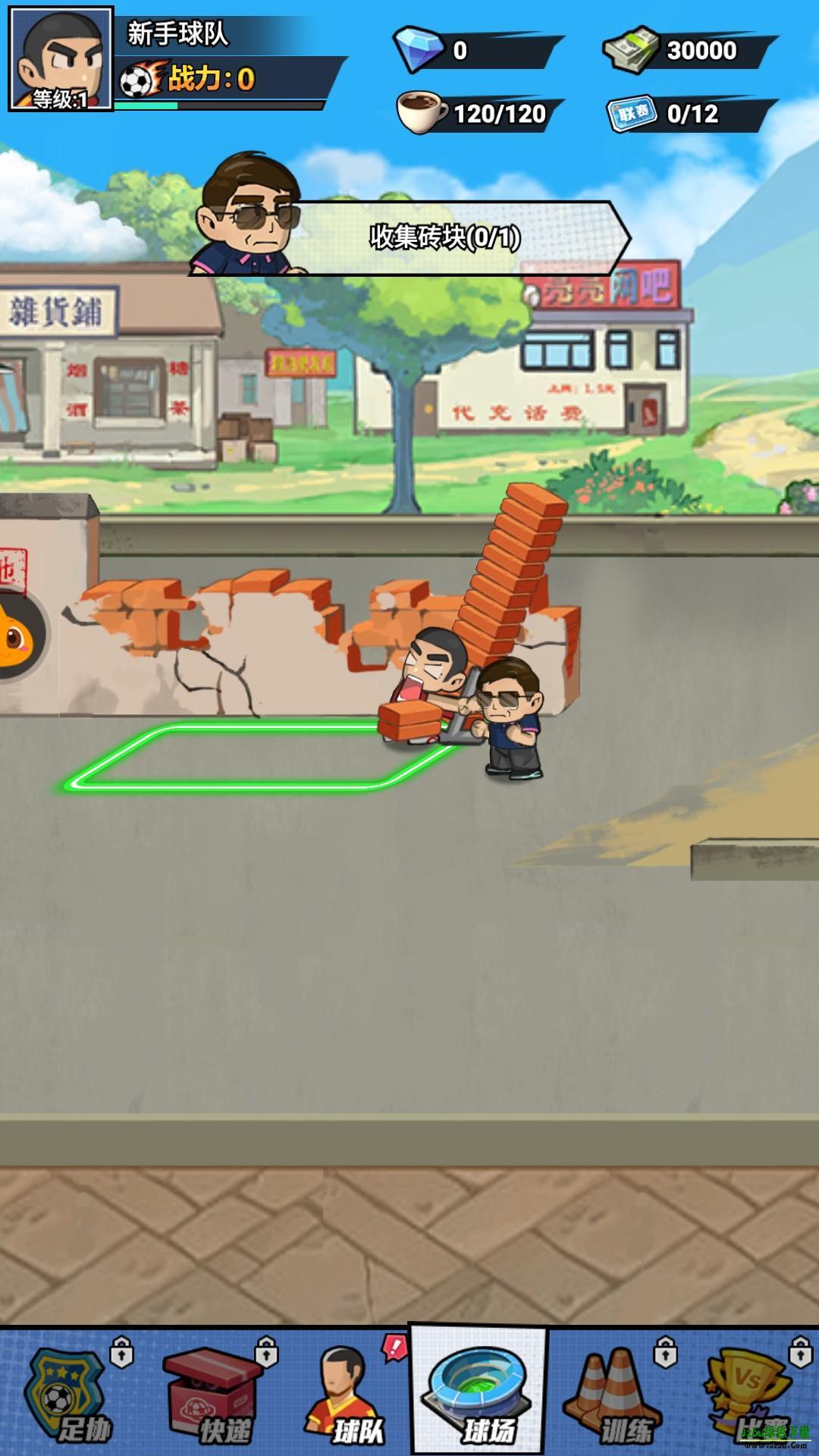The width and height of the screenshot is (819, 1456).
Task: Open the 收集砖块 quest tracker banner
Action: [x=444, y=237]
